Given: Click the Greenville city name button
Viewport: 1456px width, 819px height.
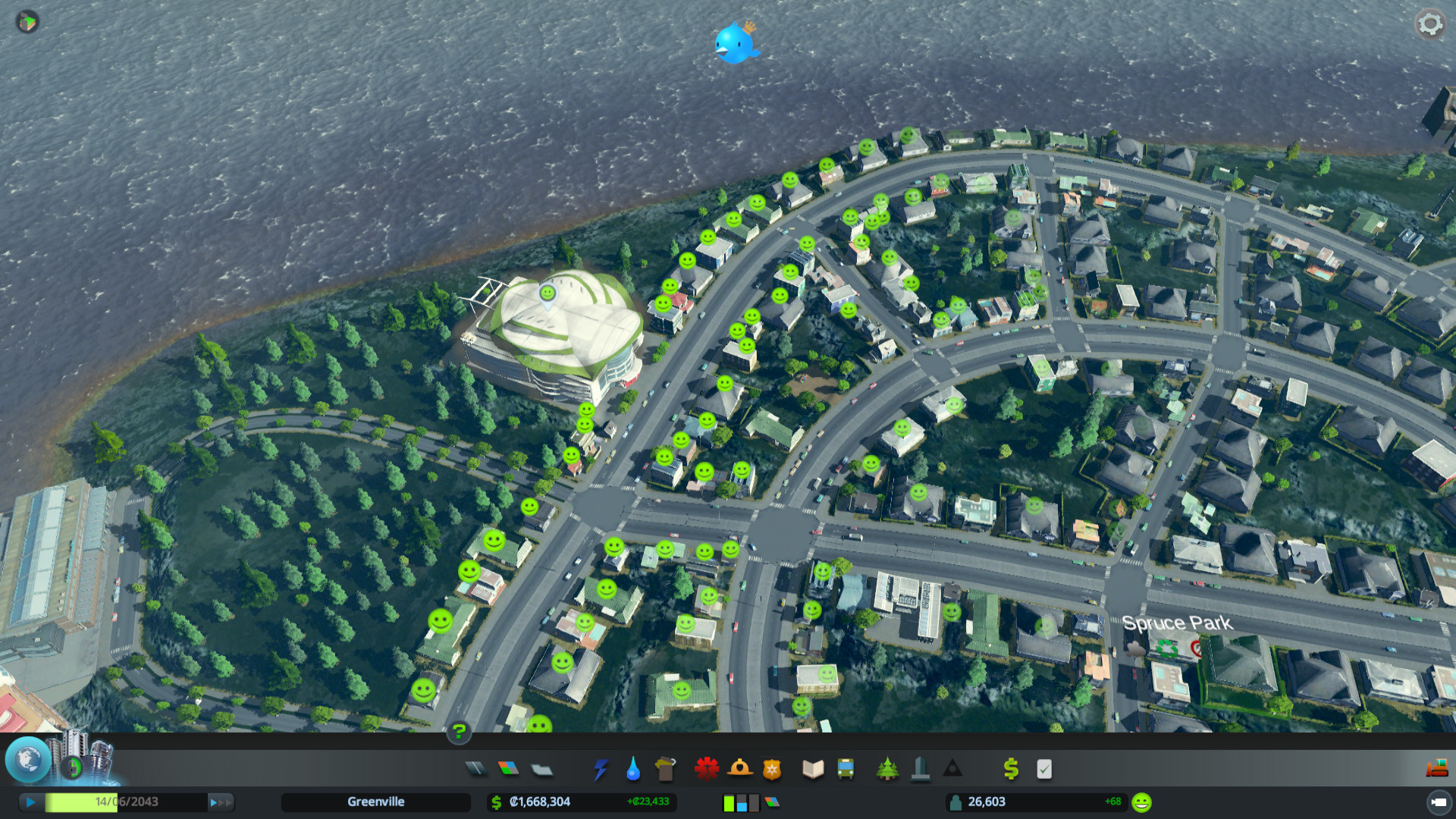Looking at the screenshot, I should (x=376, y=802).
